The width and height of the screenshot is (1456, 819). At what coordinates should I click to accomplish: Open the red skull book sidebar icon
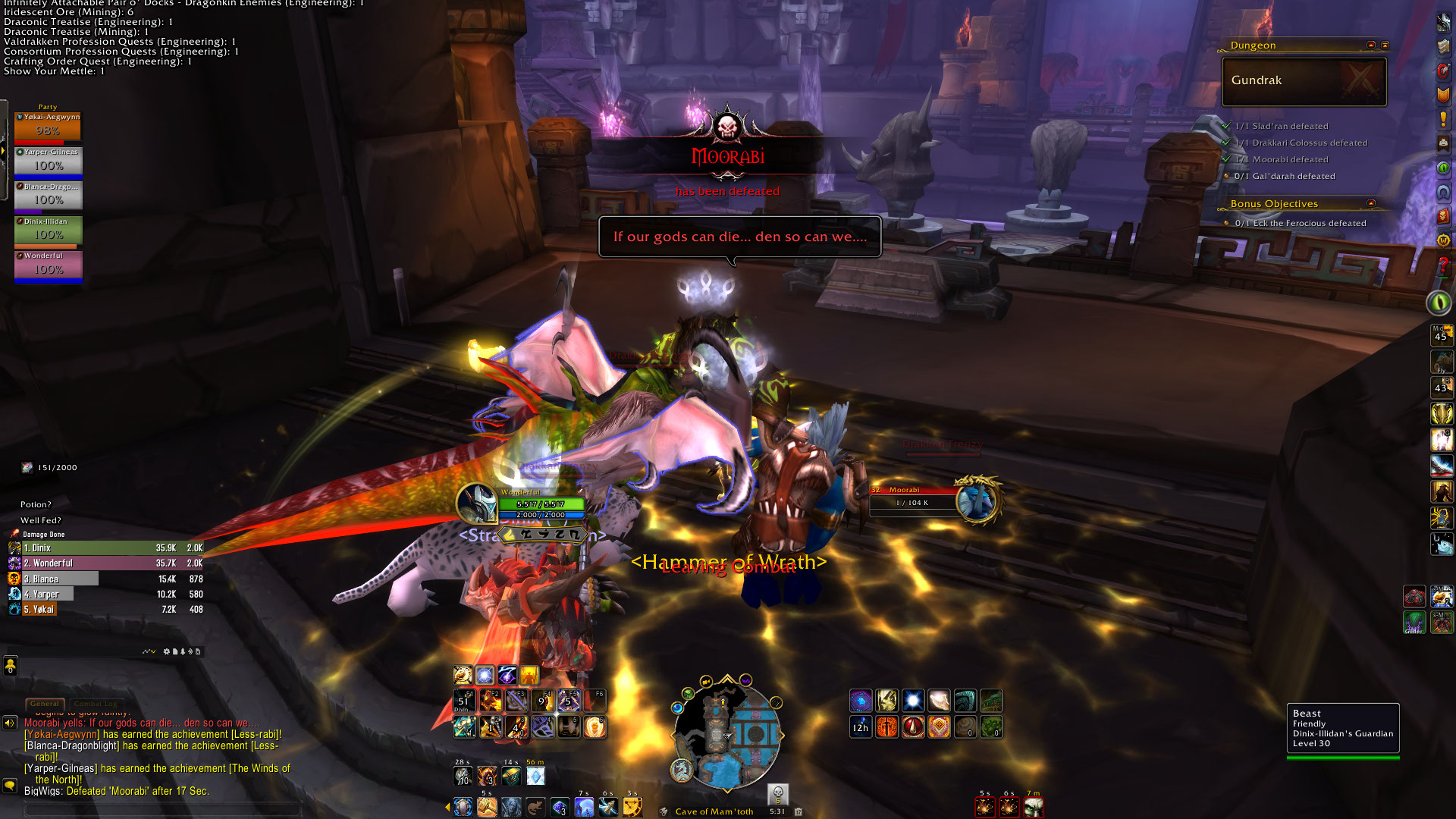[x=1443, y=217]
